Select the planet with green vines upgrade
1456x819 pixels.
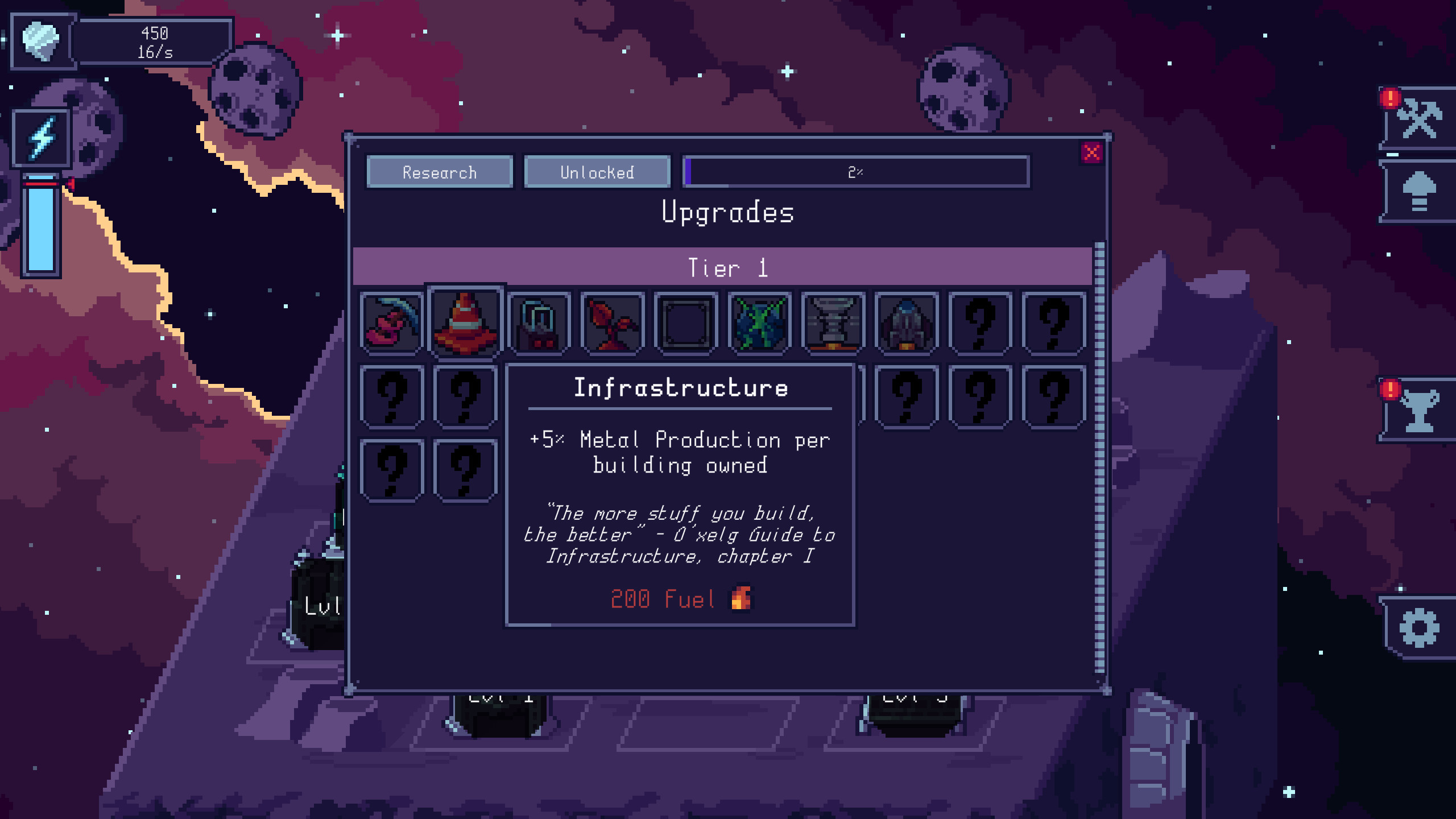[x=760, y=322]
